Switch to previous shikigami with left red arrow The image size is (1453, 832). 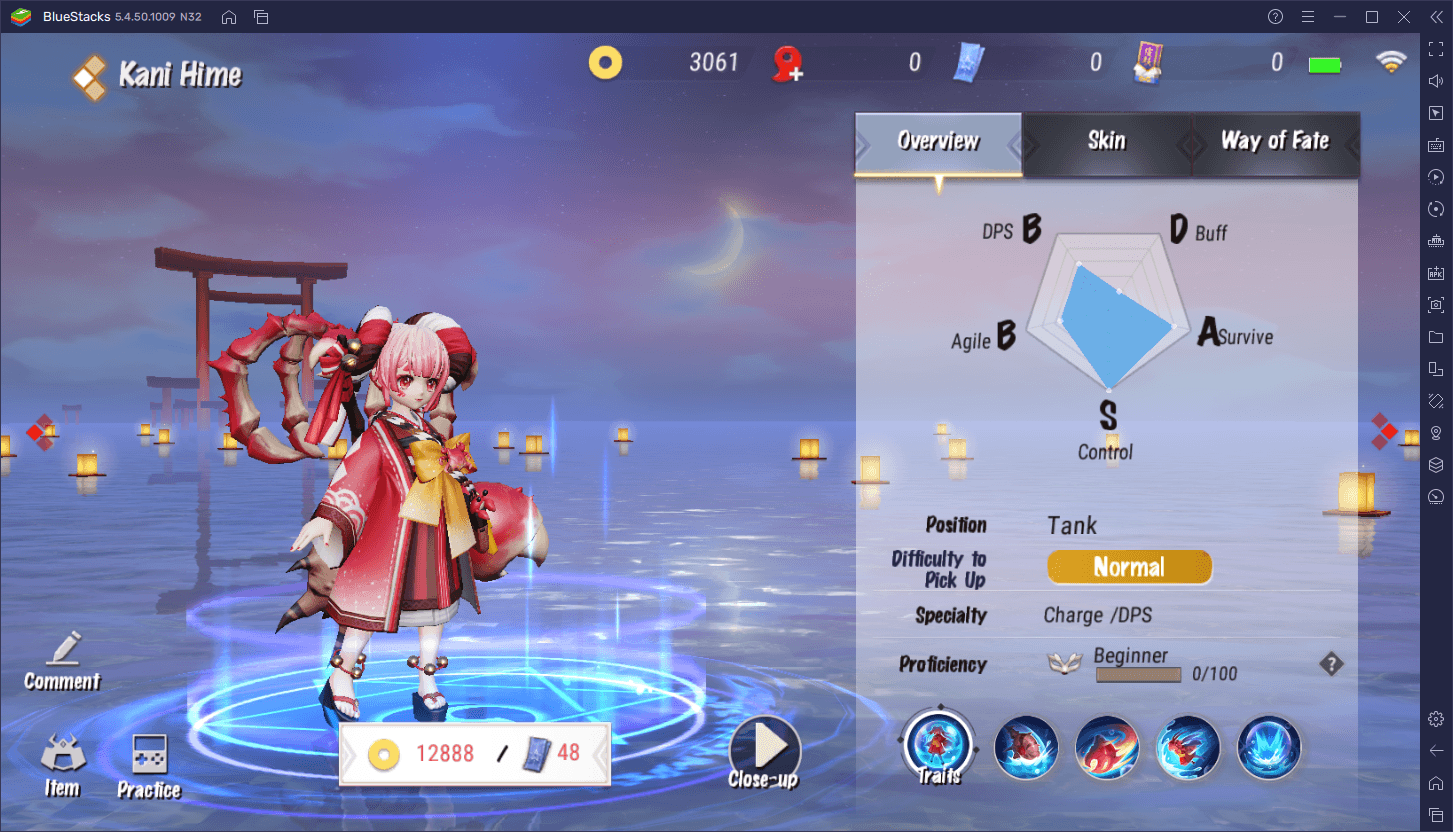click(39, 432)
